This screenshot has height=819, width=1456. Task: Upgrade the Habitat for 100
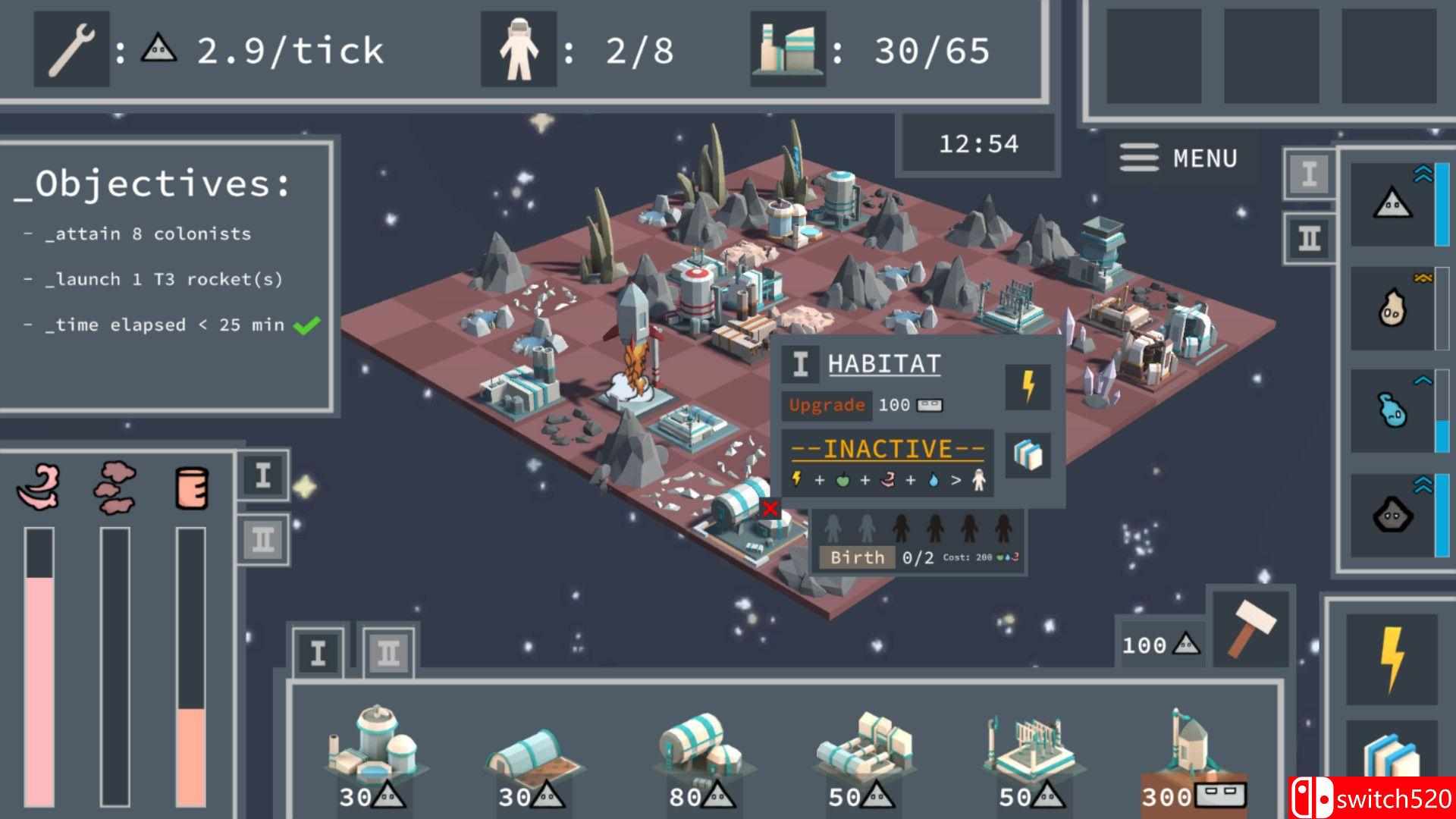tap(827, 405)
